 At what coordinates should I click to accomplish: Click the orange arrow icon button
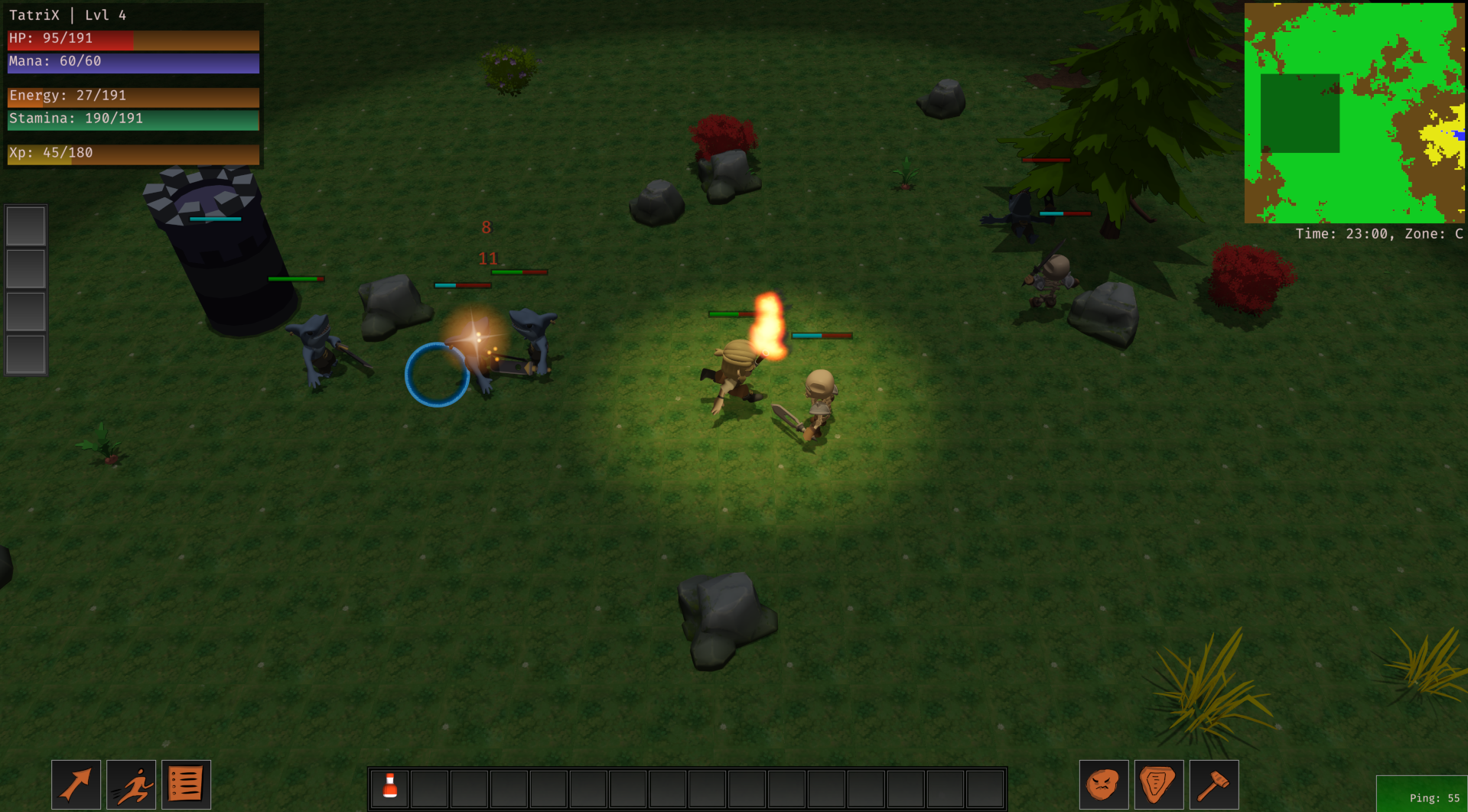tap(76, 784)
